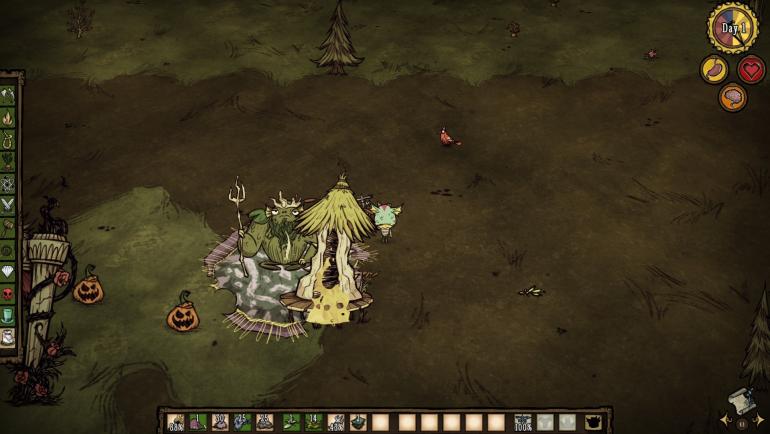This screenshot has height=434, width=770.
Task: Select the Food tab with plant icon
Action: pos(9,162)
